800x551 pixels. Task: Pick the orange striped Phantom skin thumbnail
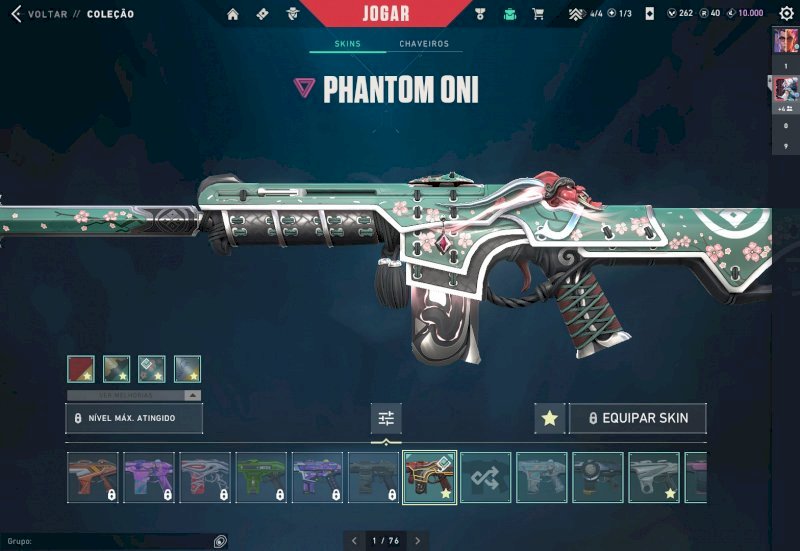coord(93,477)
